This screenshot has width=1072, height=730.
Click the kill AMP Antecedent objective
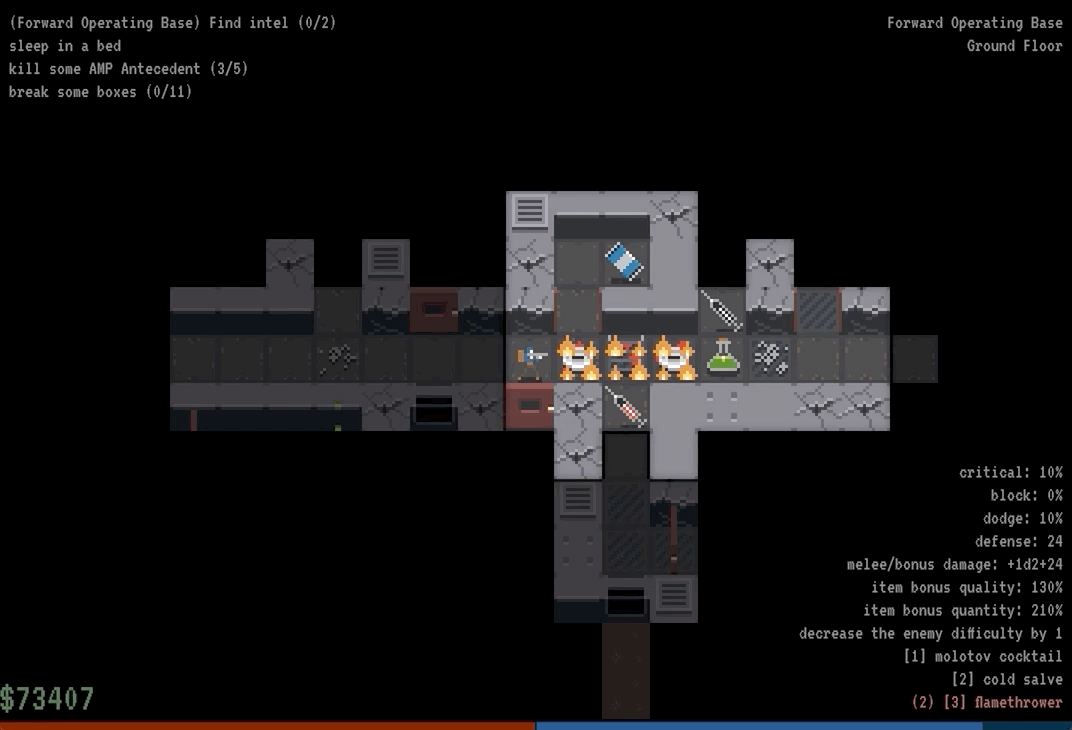[128, 69]
